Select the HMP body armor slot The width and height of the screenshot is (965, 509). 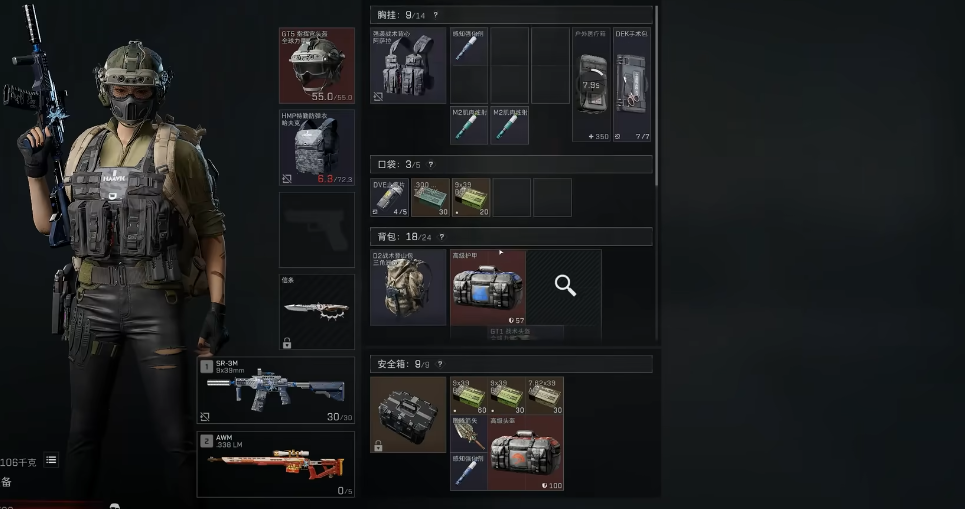(x=316, y=148)
